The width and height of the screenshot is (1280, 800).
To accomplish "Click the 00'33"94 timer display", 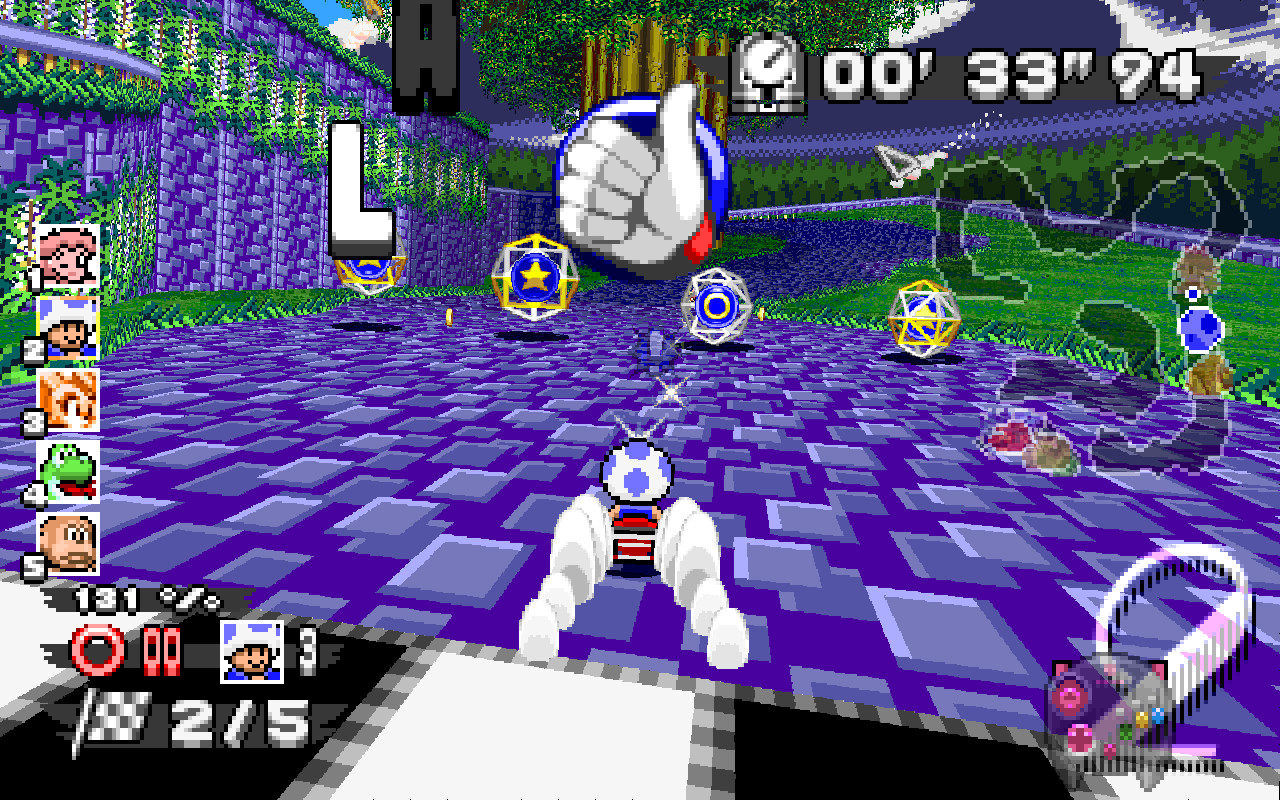I will pos(1010,68).
